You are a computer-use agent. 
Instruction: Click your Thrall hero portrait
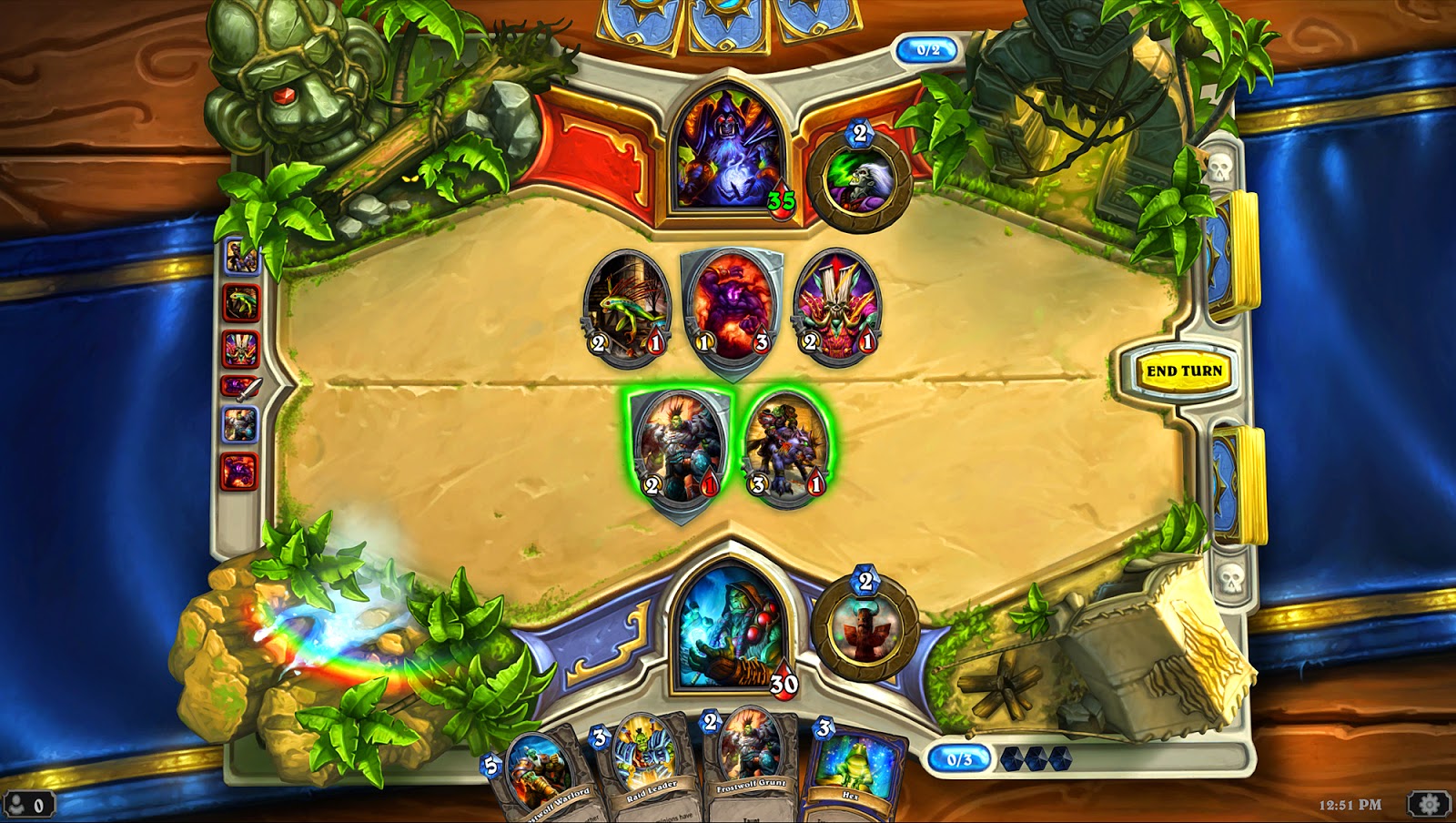pos(728,628)
